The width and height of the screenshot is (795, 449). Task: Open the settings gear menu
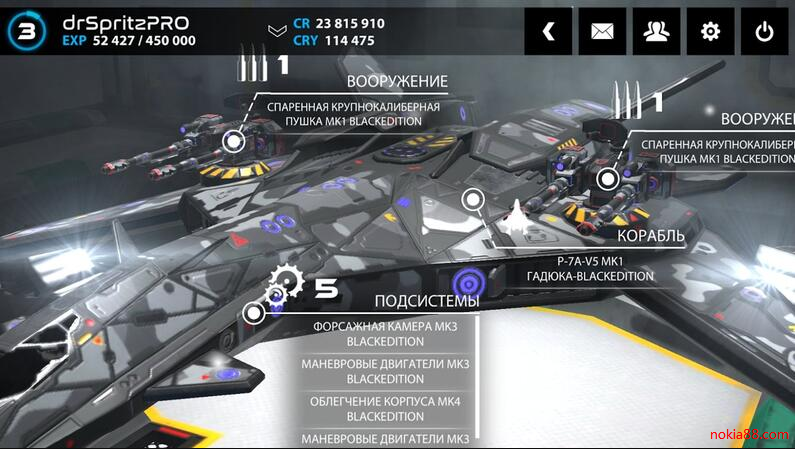click(x=710, y=31)
